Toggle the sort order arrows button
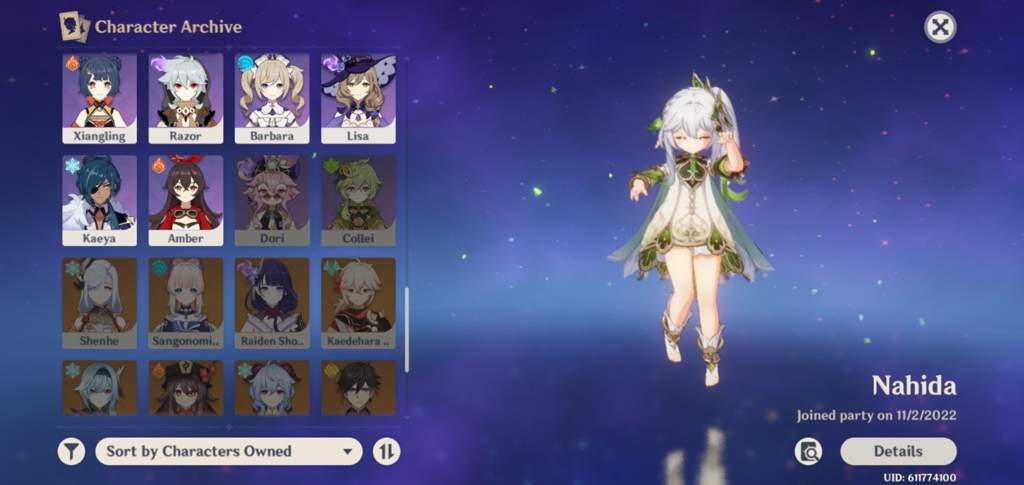The height and width of the screenshot is (485, 1024). click(x=386, y=452)
